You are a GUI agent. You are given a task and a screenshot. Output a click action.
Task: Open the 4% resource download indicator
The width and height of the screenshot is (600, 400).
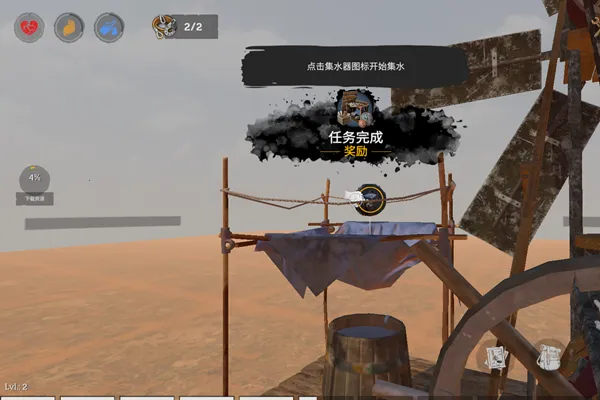(x=34, y=180)
